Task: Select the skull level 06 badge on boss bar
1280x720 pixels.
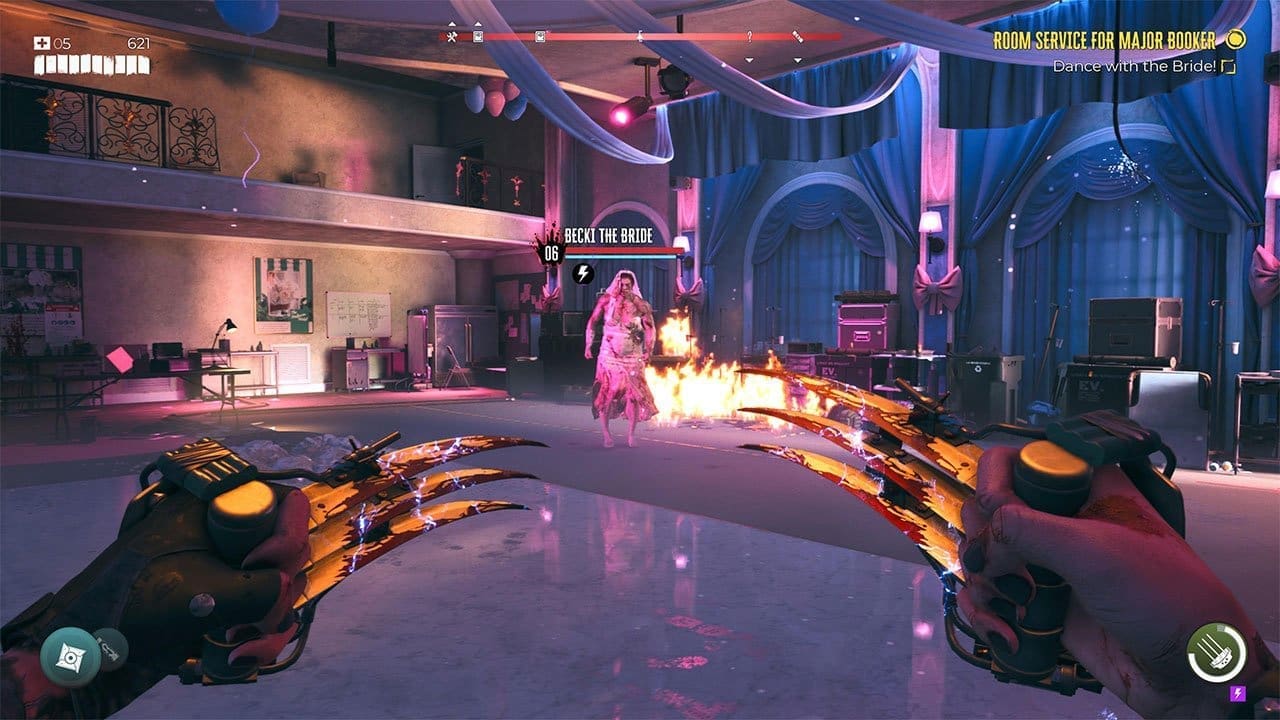Action: pos(551,253)
